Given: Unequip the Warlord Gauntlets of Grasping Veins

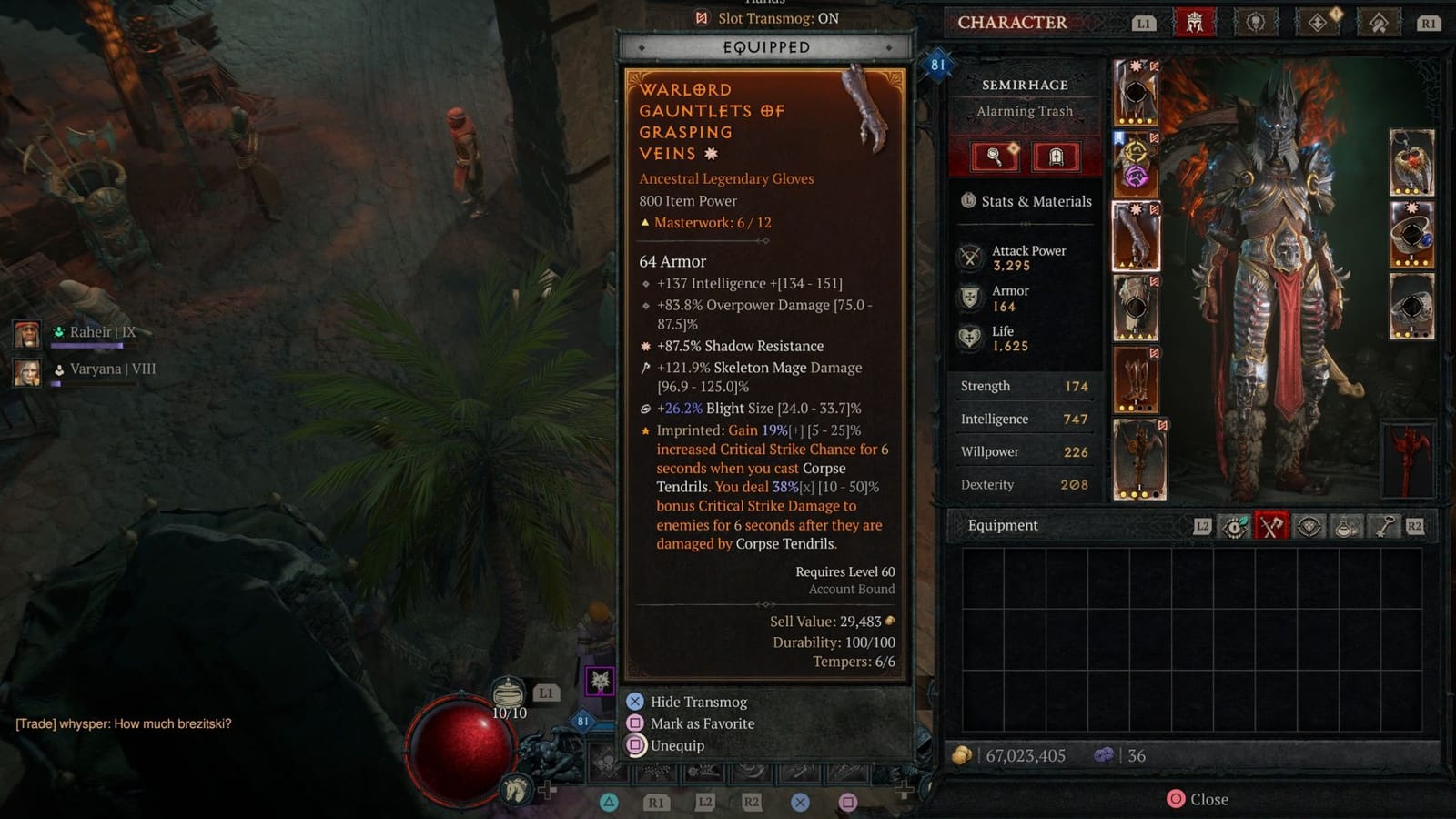Looking at the screenshot, I should 676,745.
